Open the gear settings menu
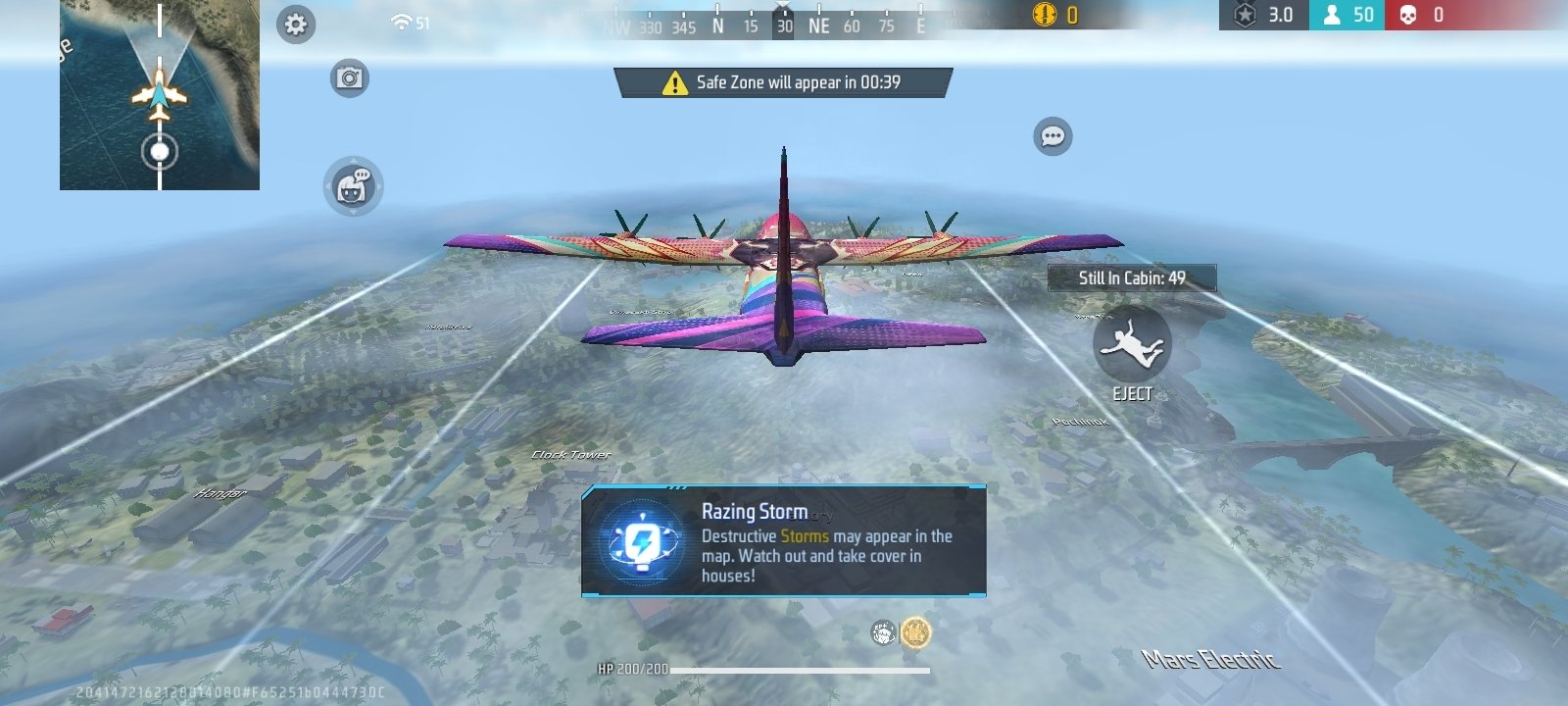 (x=296, y=25)
